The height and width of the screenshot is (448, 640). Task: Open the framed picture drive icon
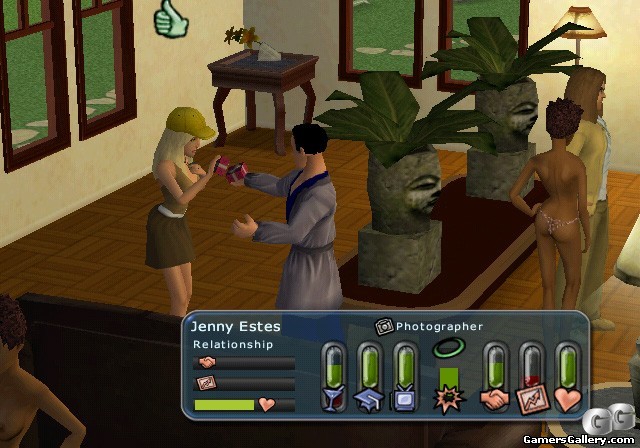(530, 398)
